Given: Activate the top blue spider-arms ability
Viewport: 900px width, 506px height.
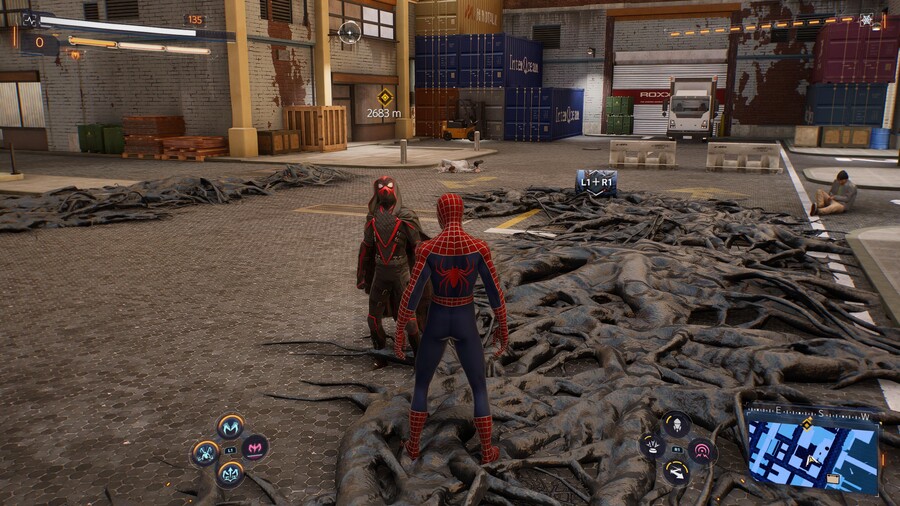Looking at the screenshot, I should point(231,427).
